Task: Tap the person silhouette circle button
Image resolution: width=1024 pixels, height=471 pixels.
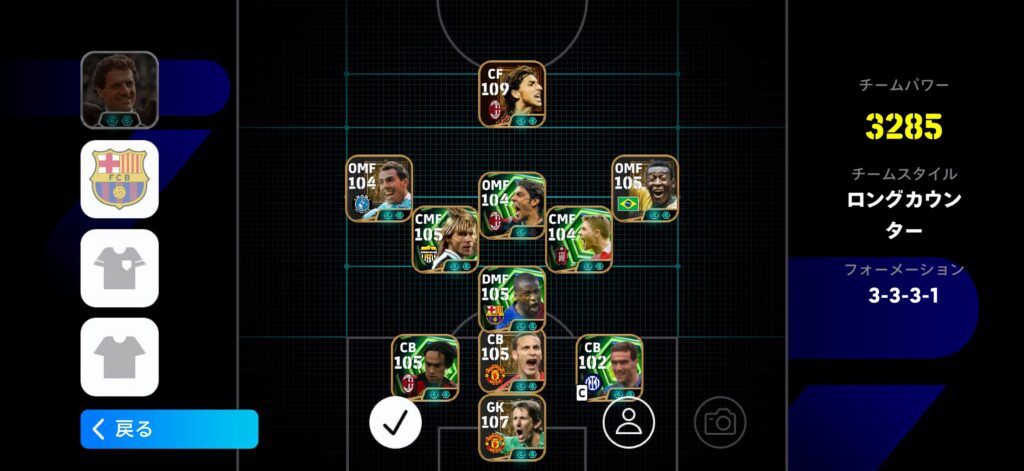Action: pos(628,422)
